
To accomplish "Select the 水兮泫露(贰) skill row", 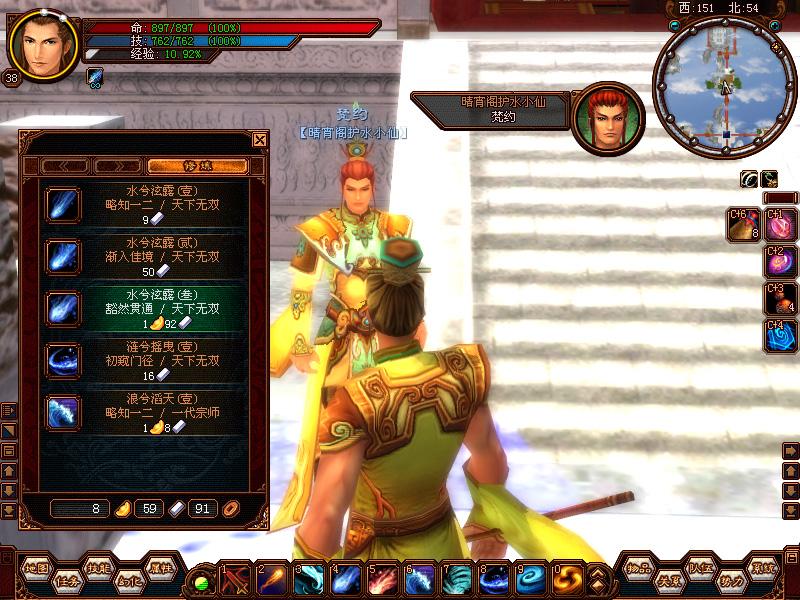I will coord(145,256).
